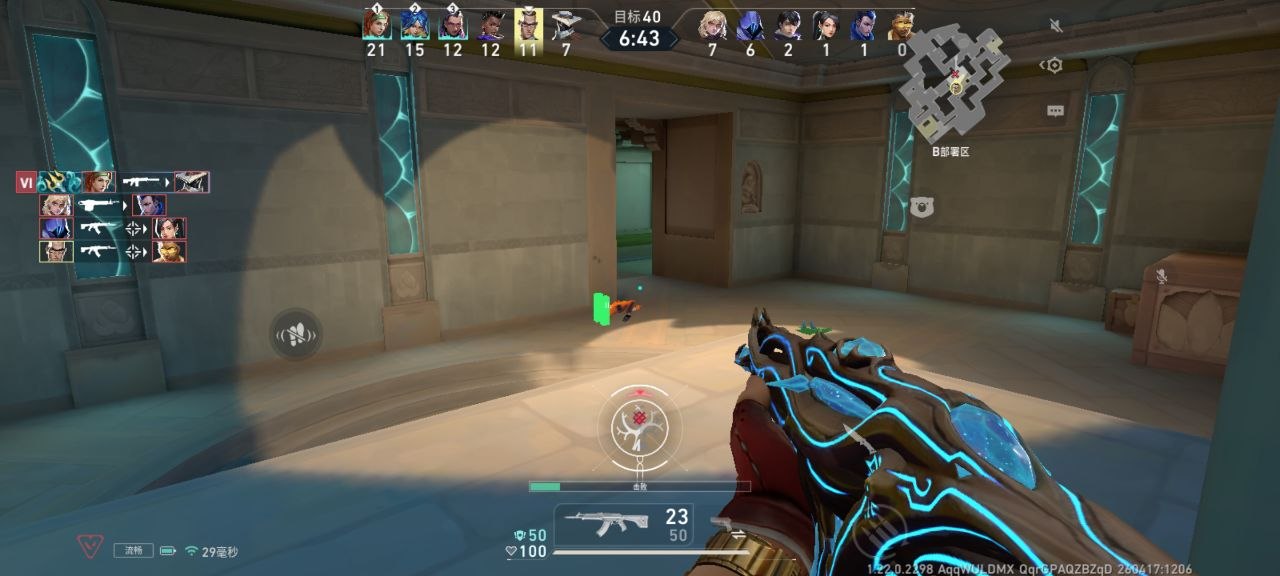Screen dimensions: 1280x576
Task: Select the highlighted yellow player portrait scoring 11
Action: point(529,25)
